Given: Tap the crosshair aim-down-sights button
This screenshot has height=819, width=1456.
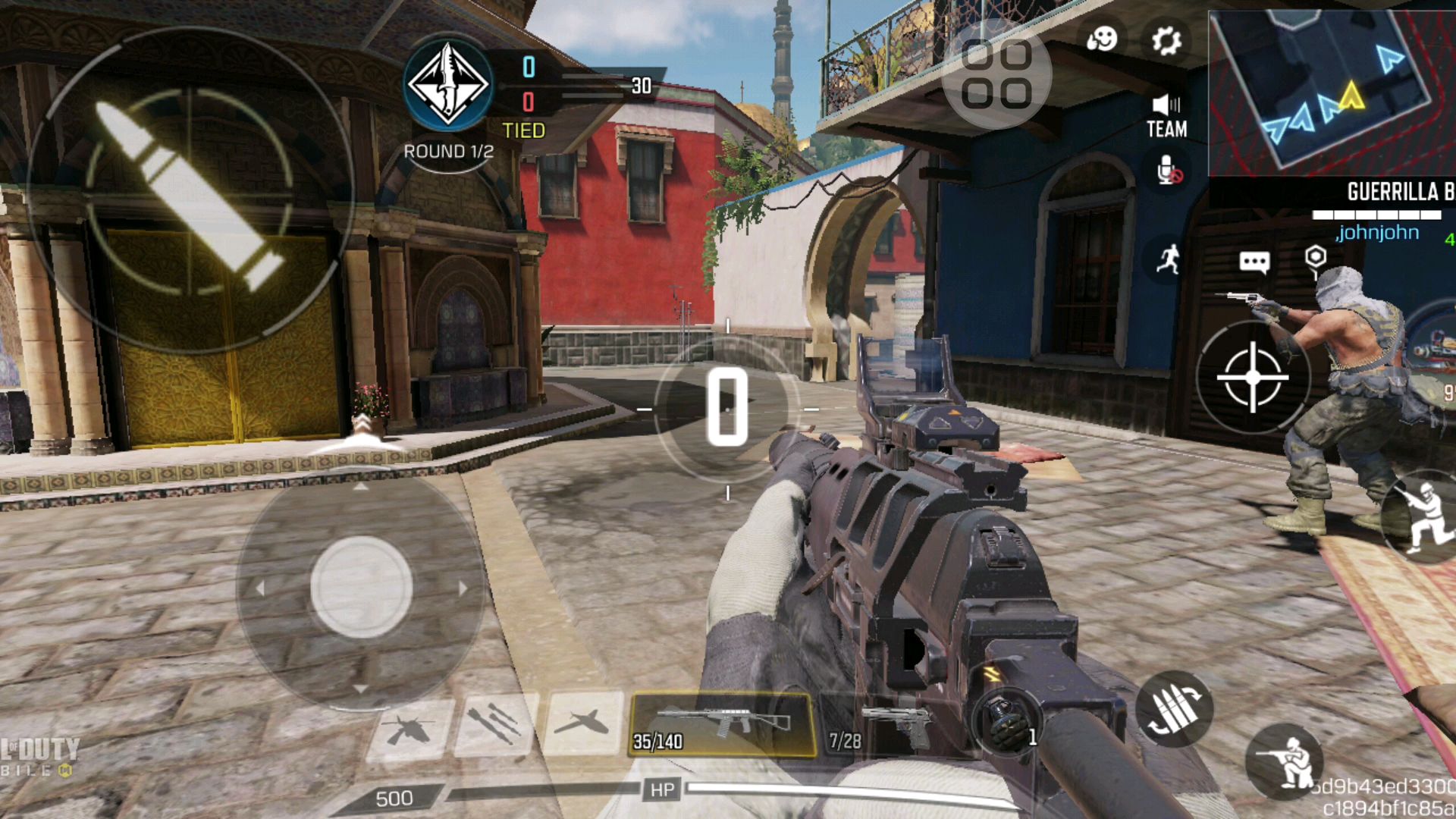Looking at the screenshot, I should point(1253,377).
